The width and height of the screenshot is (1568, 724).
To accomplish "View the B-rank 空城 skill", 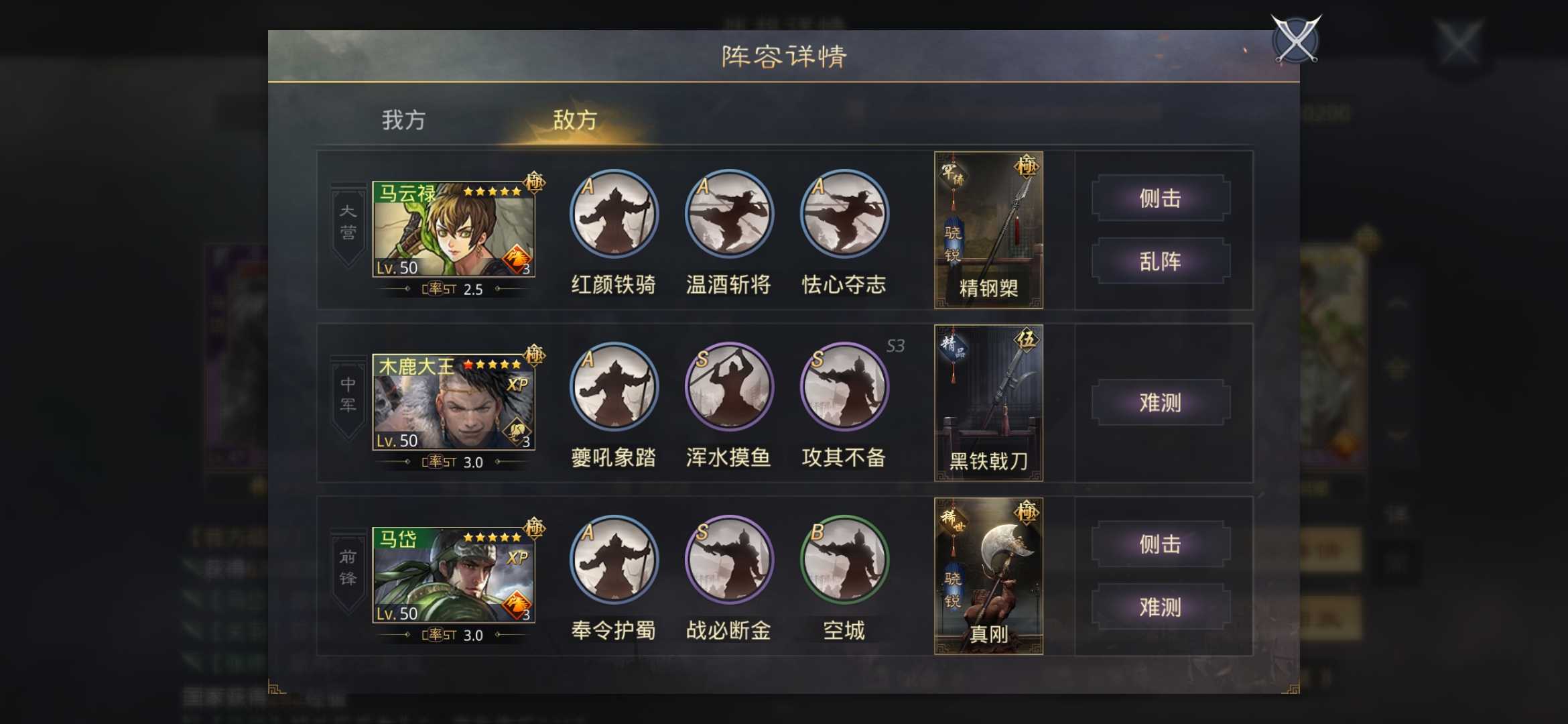I will [844, 562].
